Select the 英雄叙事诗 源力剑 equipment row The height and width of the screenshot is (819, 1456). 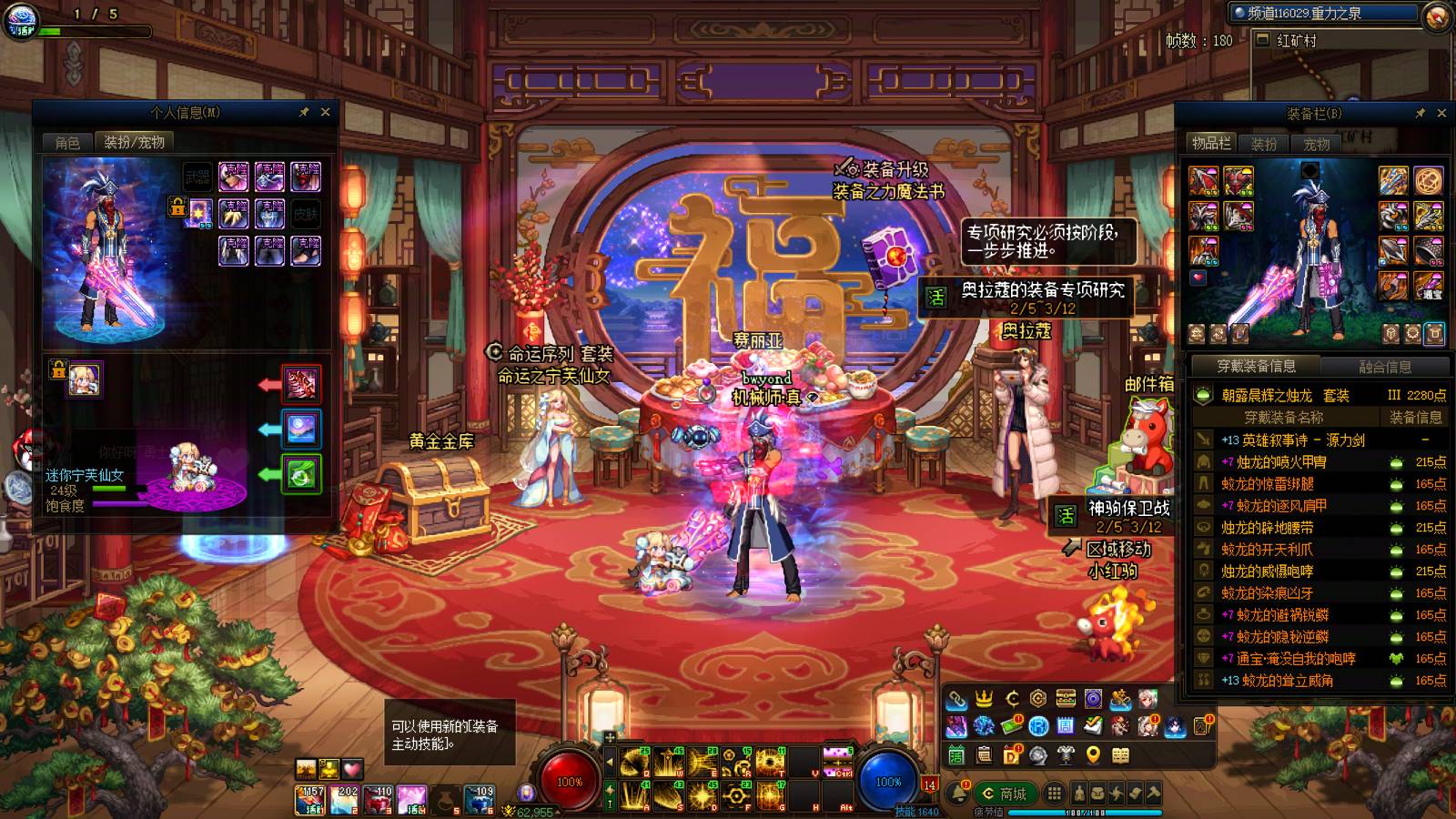1319,440
